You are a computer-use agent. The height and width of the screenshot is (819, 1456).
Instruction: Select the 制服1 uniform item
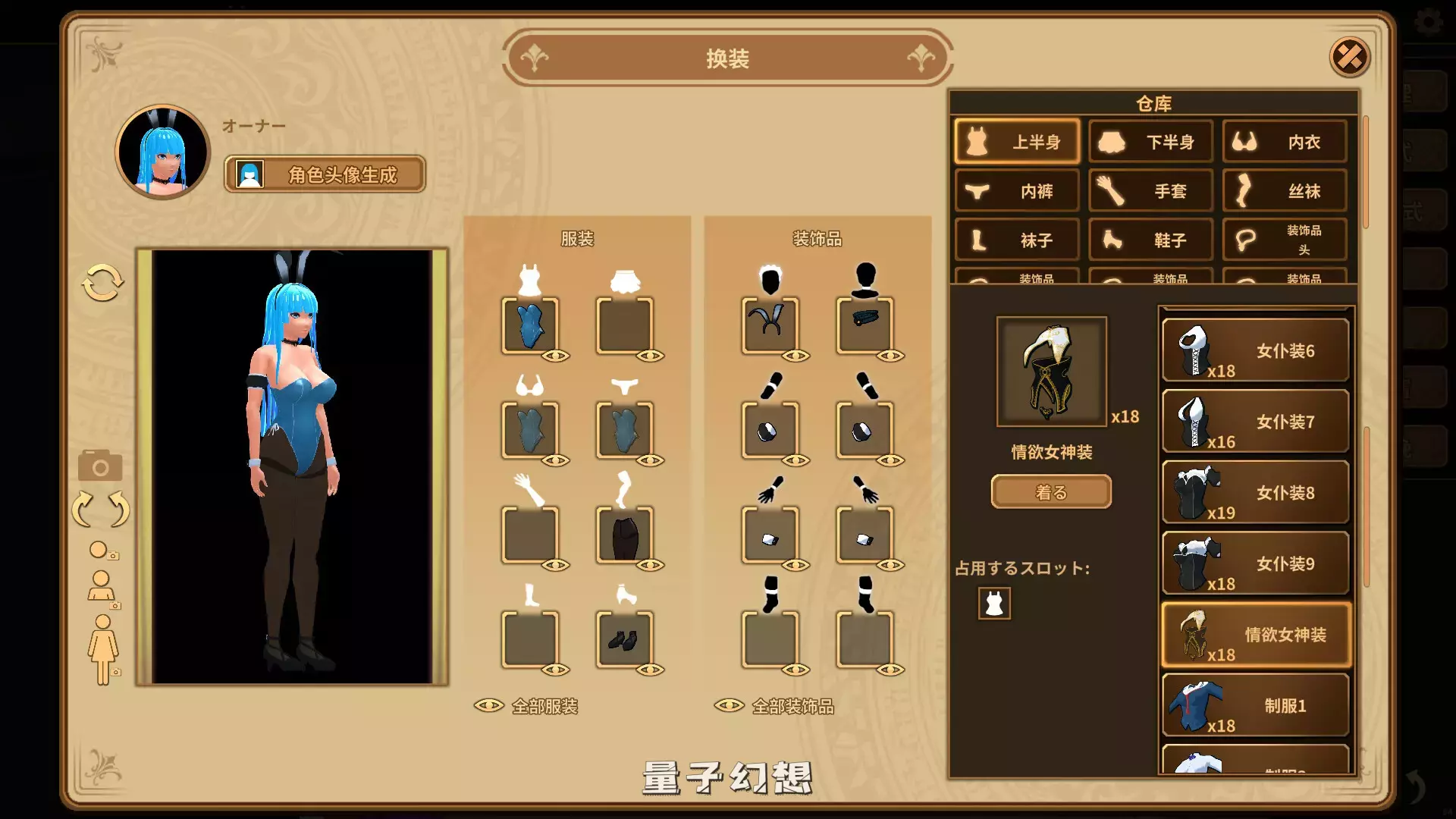click(x=1255, y=704)
